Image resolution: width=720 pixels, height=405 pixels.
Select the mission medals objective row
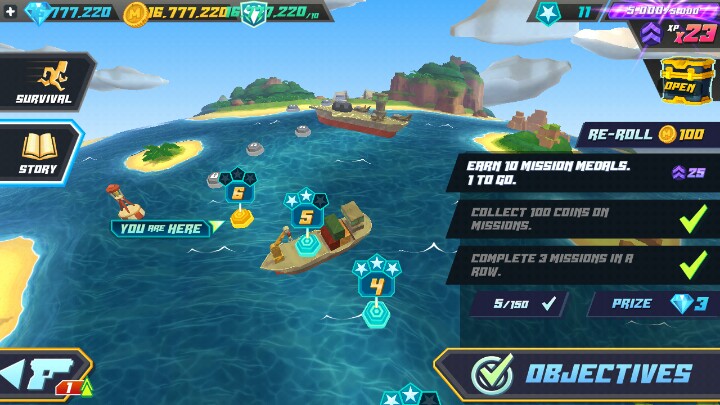click(x=585, y=172)
